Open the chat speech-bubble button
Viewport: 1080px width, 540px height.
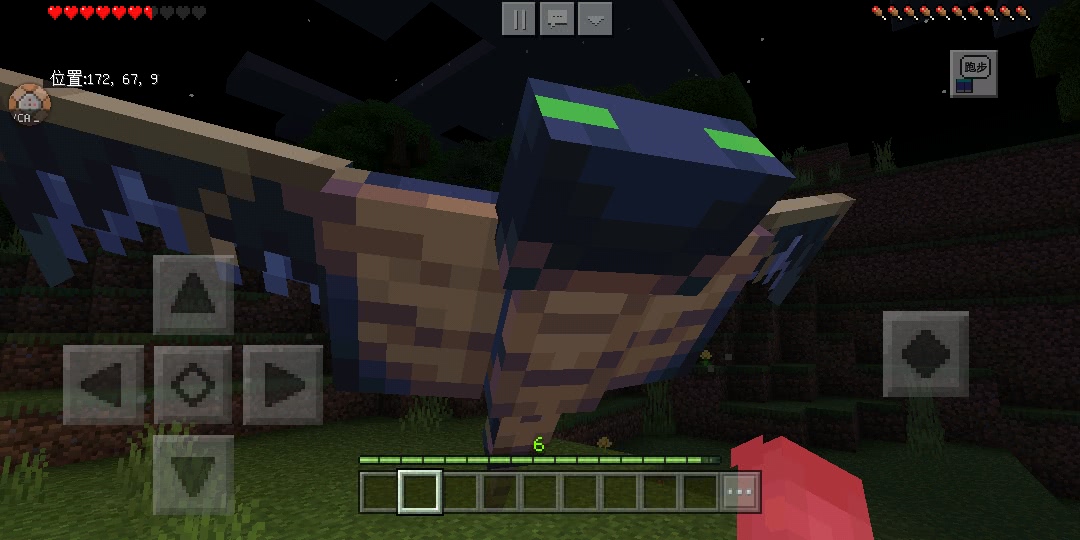tap(557, 19)
